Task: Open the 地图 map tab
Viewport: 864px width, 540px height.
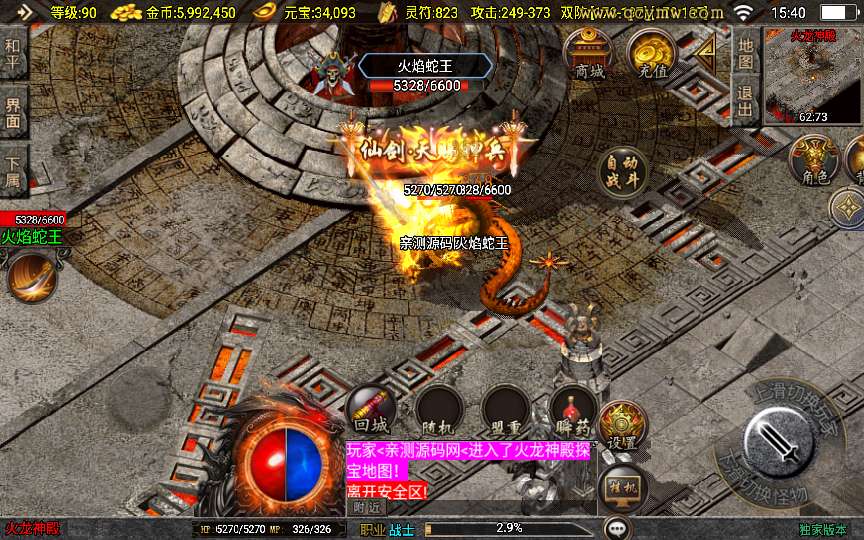Action: (x=745, y=53)
